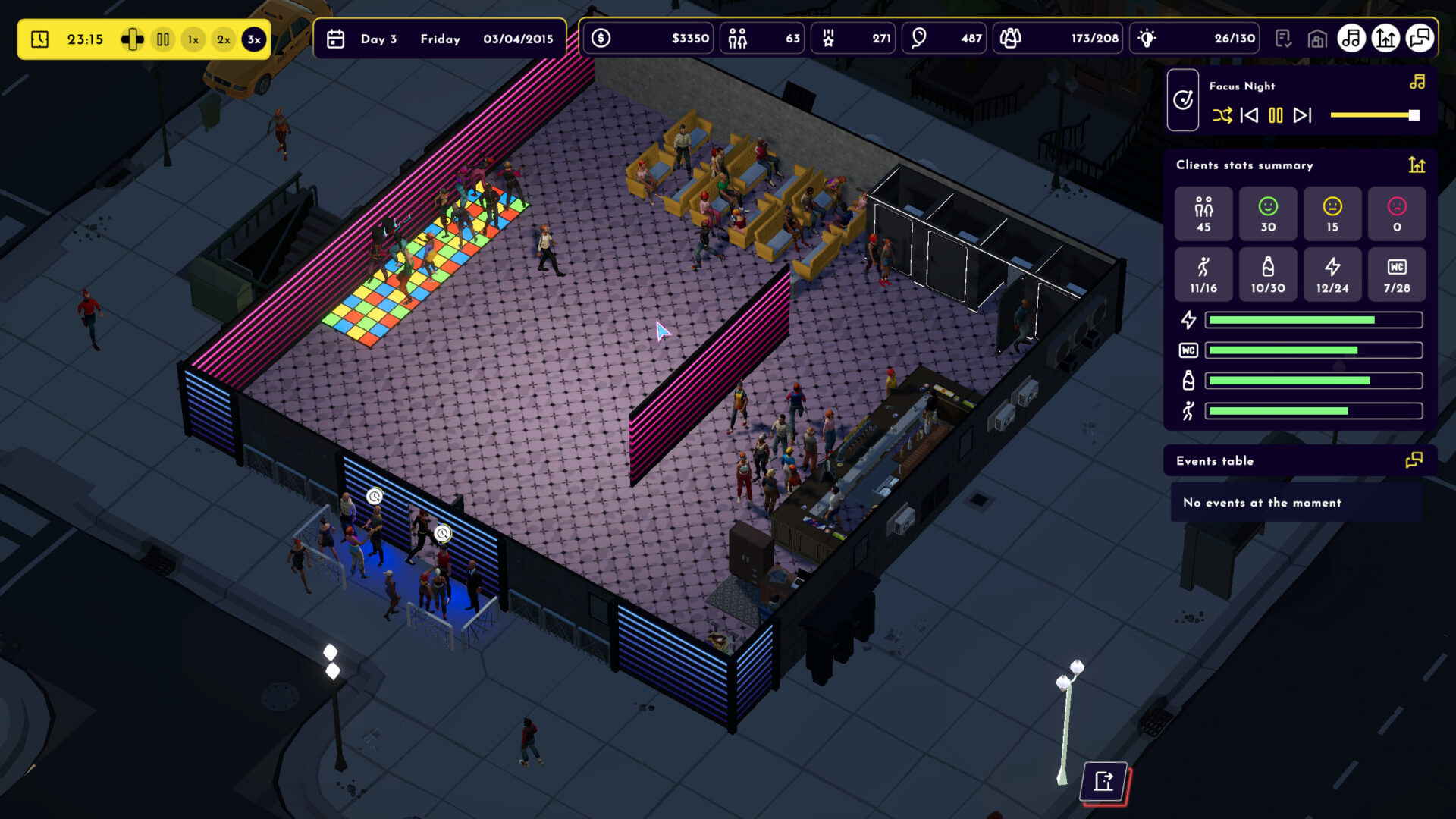This screenshot has height=819, width=1456.
Task: Toggle the music player panel button
Action: point(1351,39)
